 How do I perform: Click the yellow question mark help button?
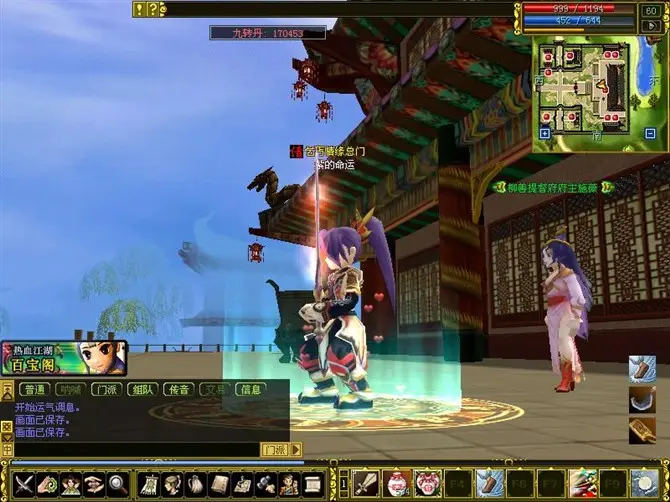pyautogui.click(x=152, y=9)
